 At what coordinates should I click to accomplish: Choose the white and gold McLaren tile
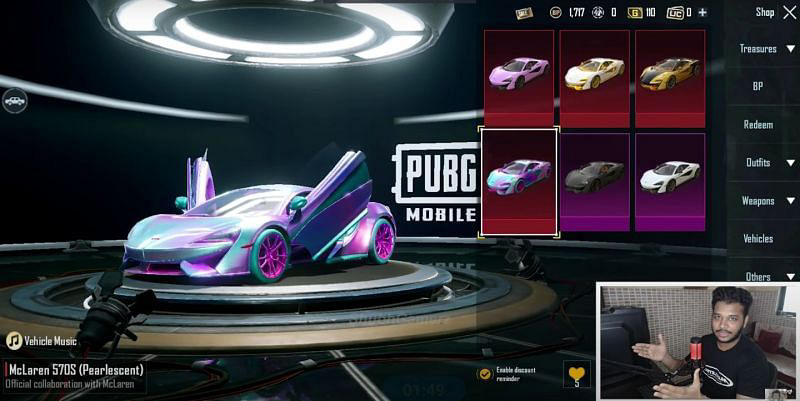click(x=594, y=77)
